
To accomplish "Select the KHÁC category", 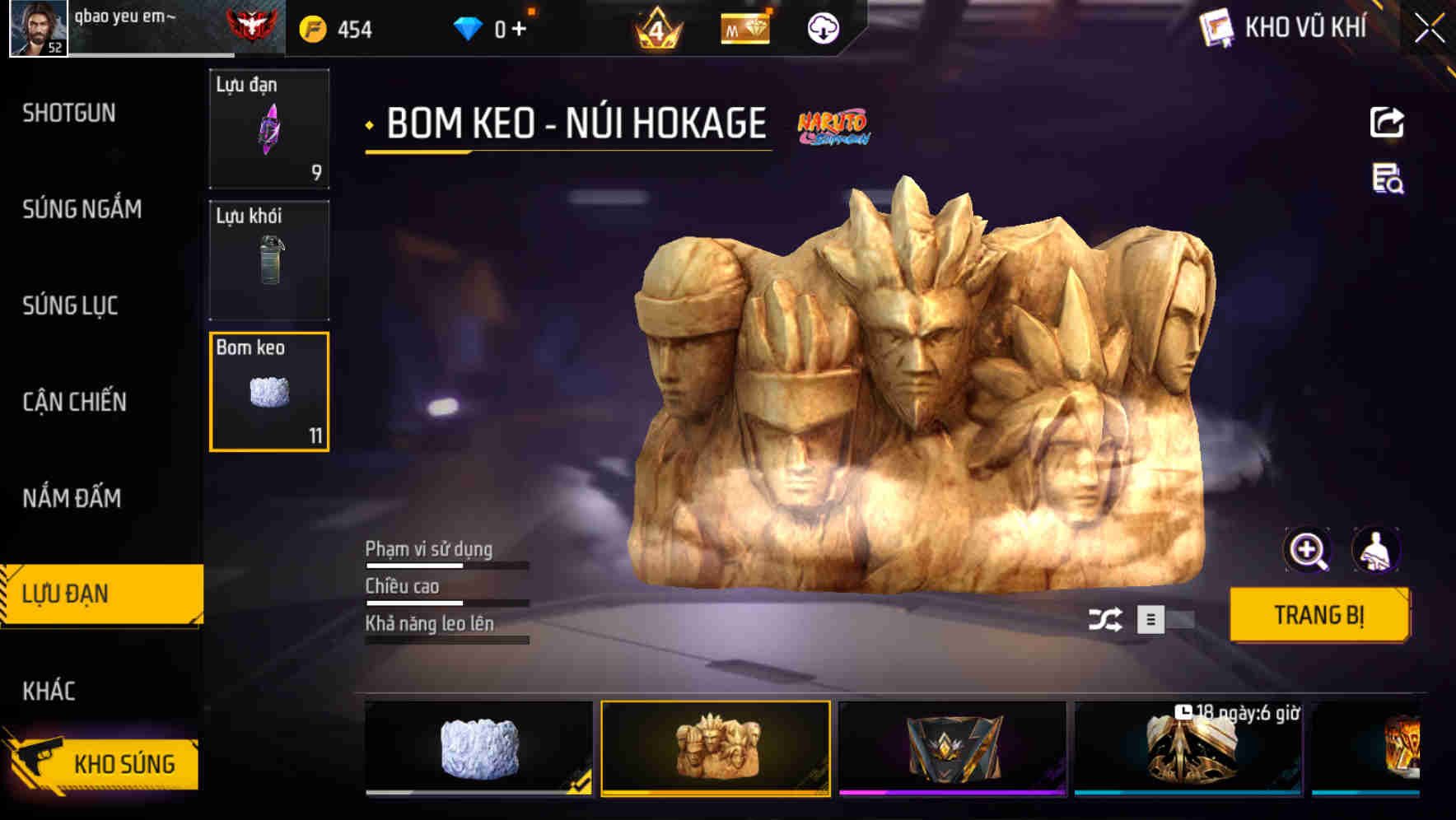I will [51, 691].
